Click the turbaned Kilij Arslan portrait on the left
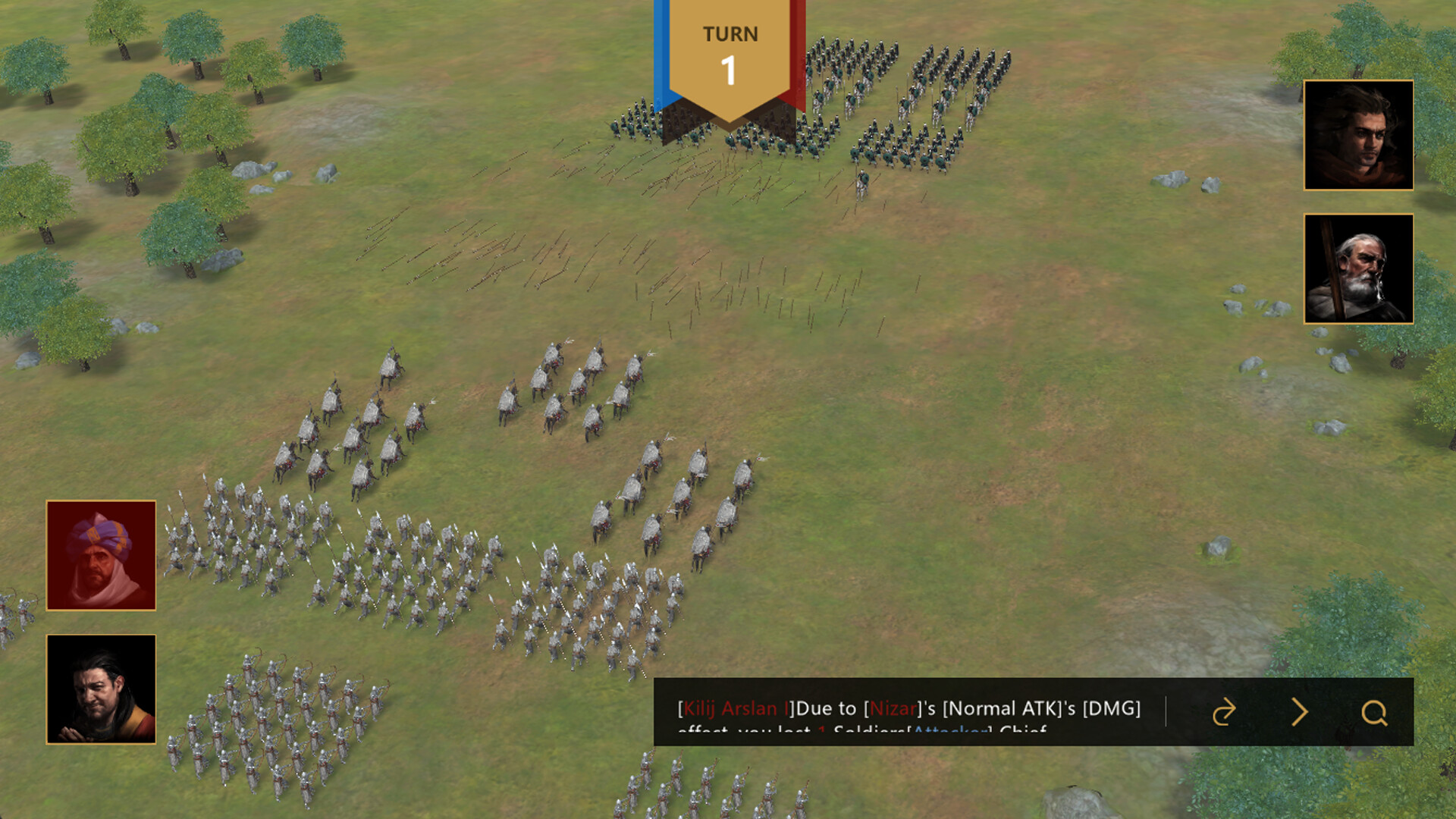The width and height of the screenshot is (1456, 819). click(102, 556)
